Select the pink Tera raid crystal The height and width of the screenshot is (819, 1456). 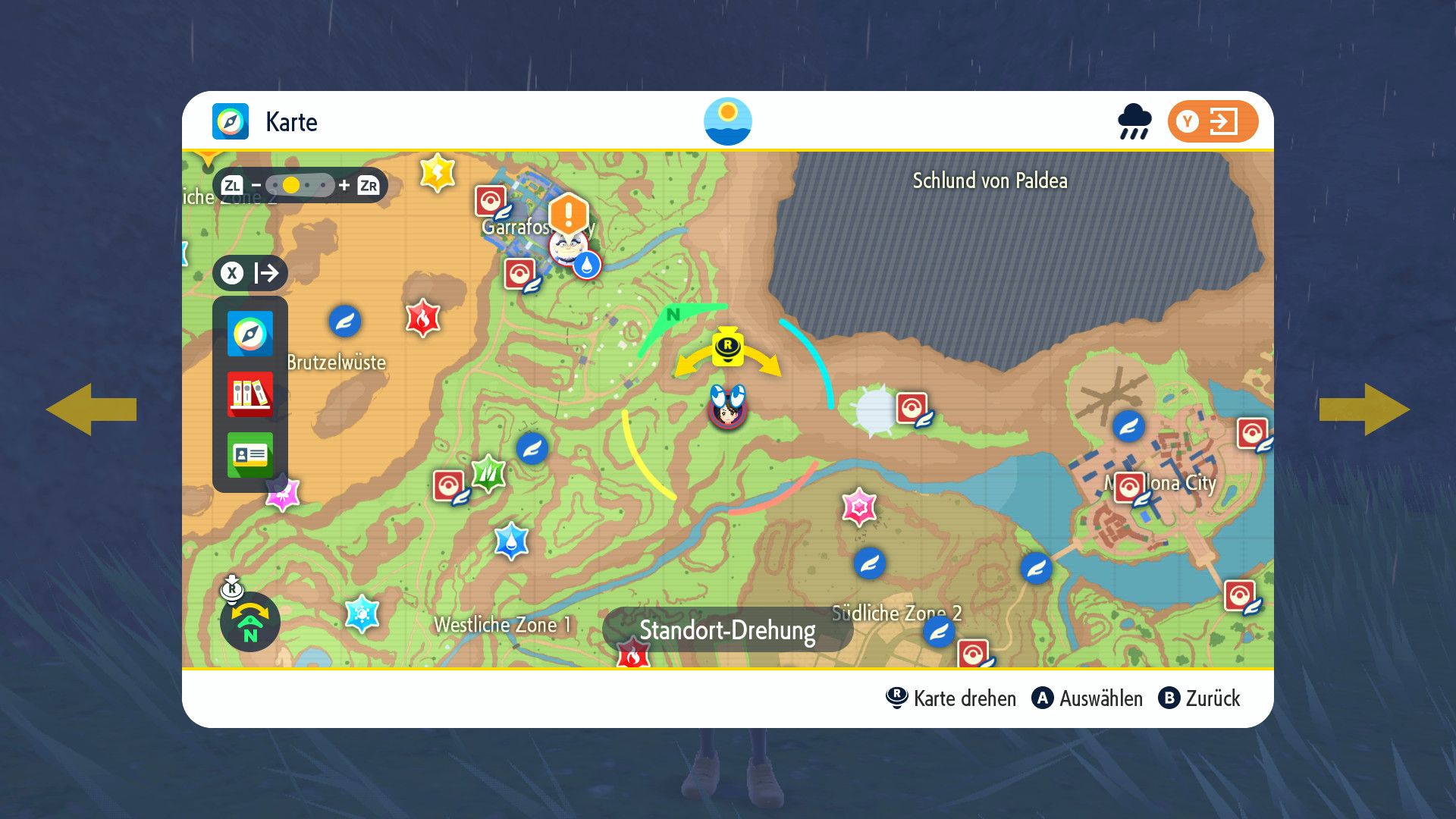859,507
